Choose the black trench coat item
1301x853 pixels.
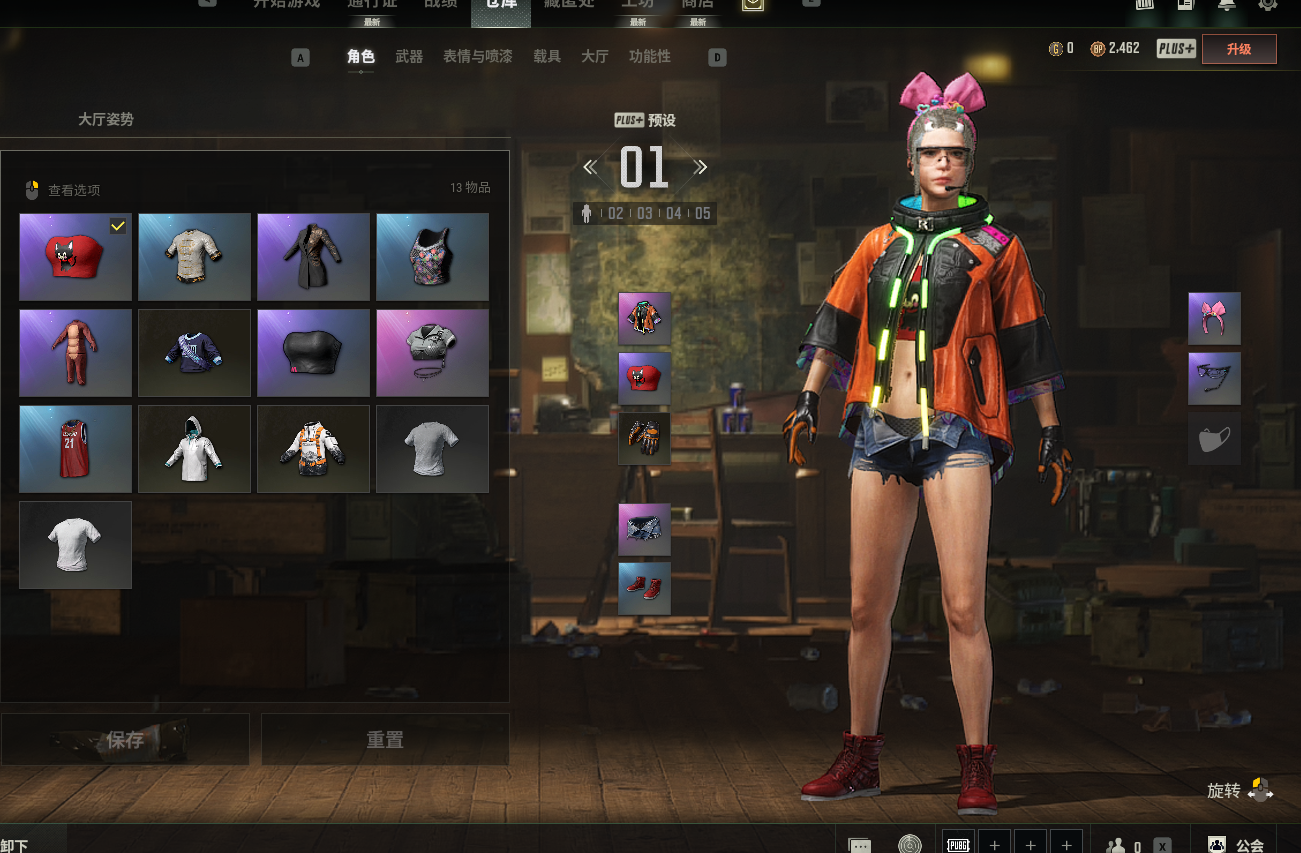click(313, 257)
